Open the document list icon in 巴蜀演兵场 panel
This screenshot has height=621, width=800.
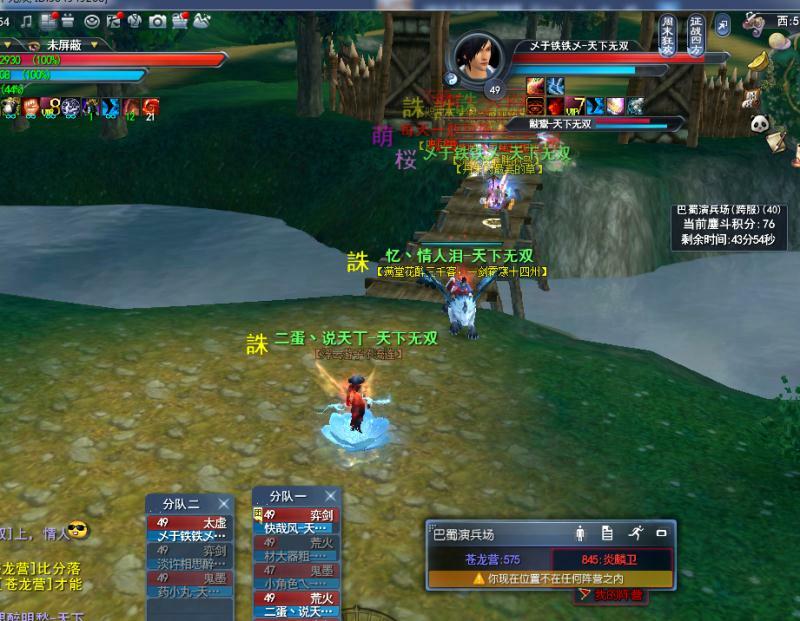[607, 533]
